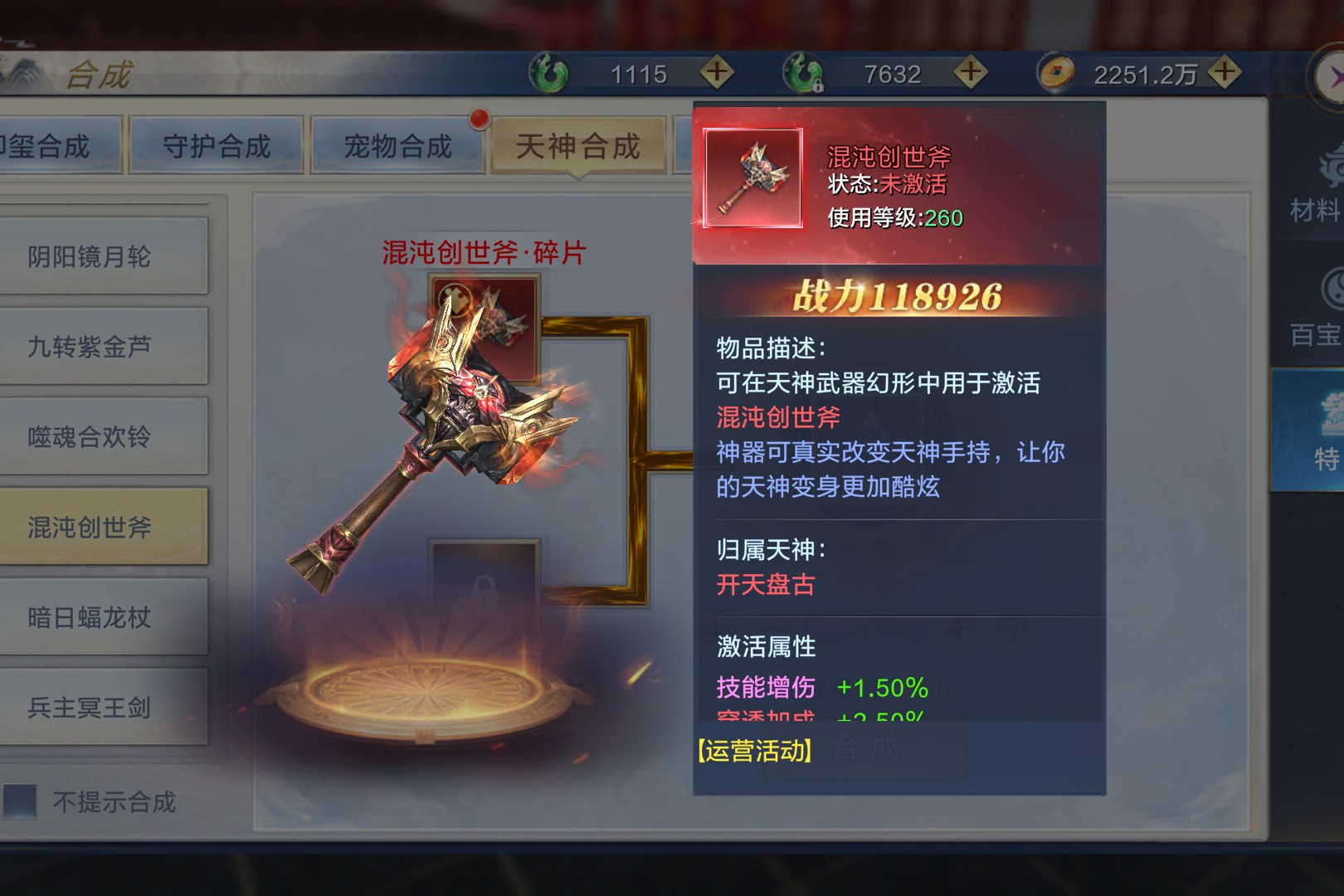The width and height of the screenshot is (1344, 896).
Task: Select the 天神合成 tab
Action: click(x=577, y=147)
